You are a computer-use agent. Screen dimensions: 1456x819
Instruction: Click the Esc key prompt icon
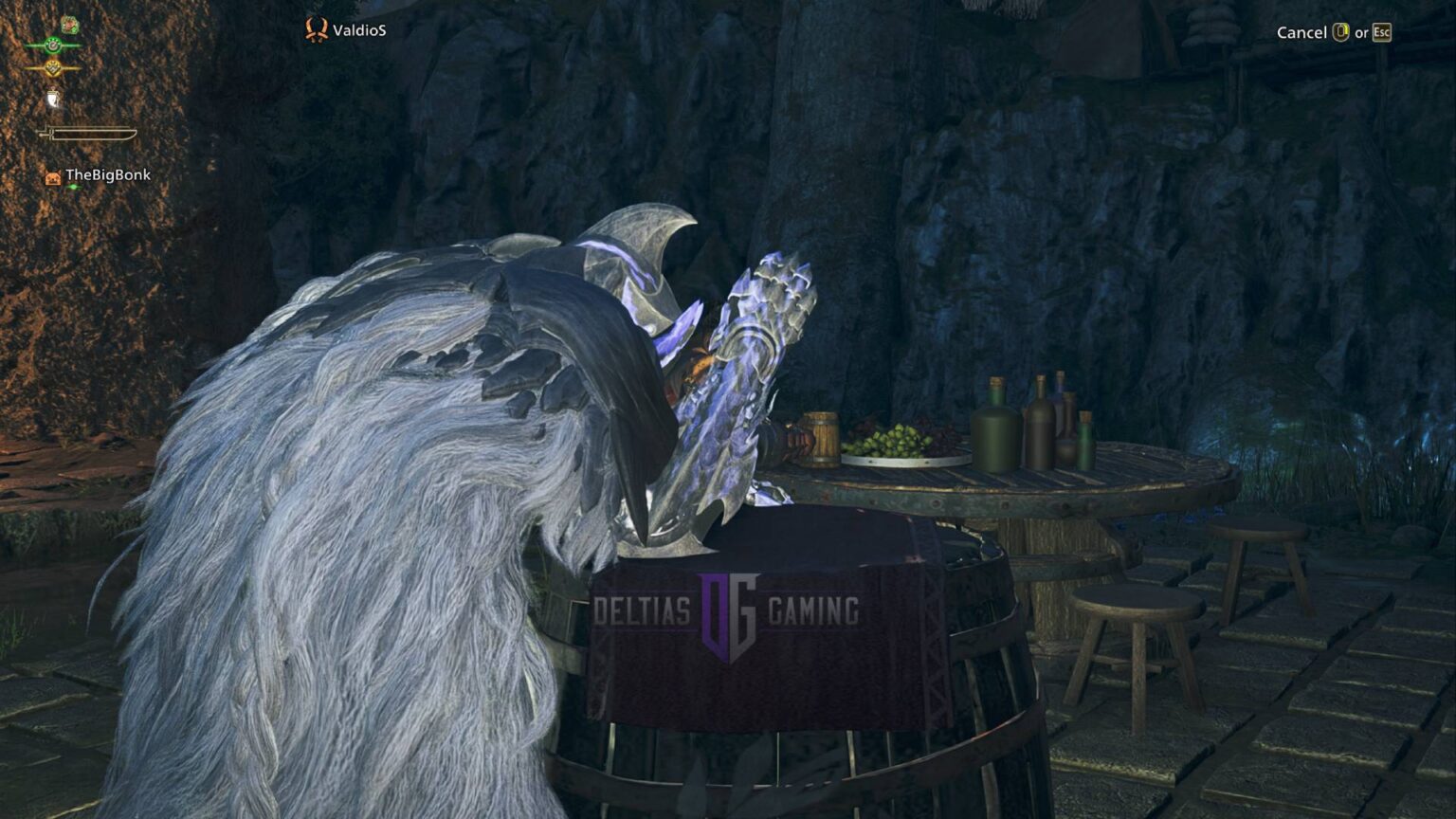[1382, 32]
